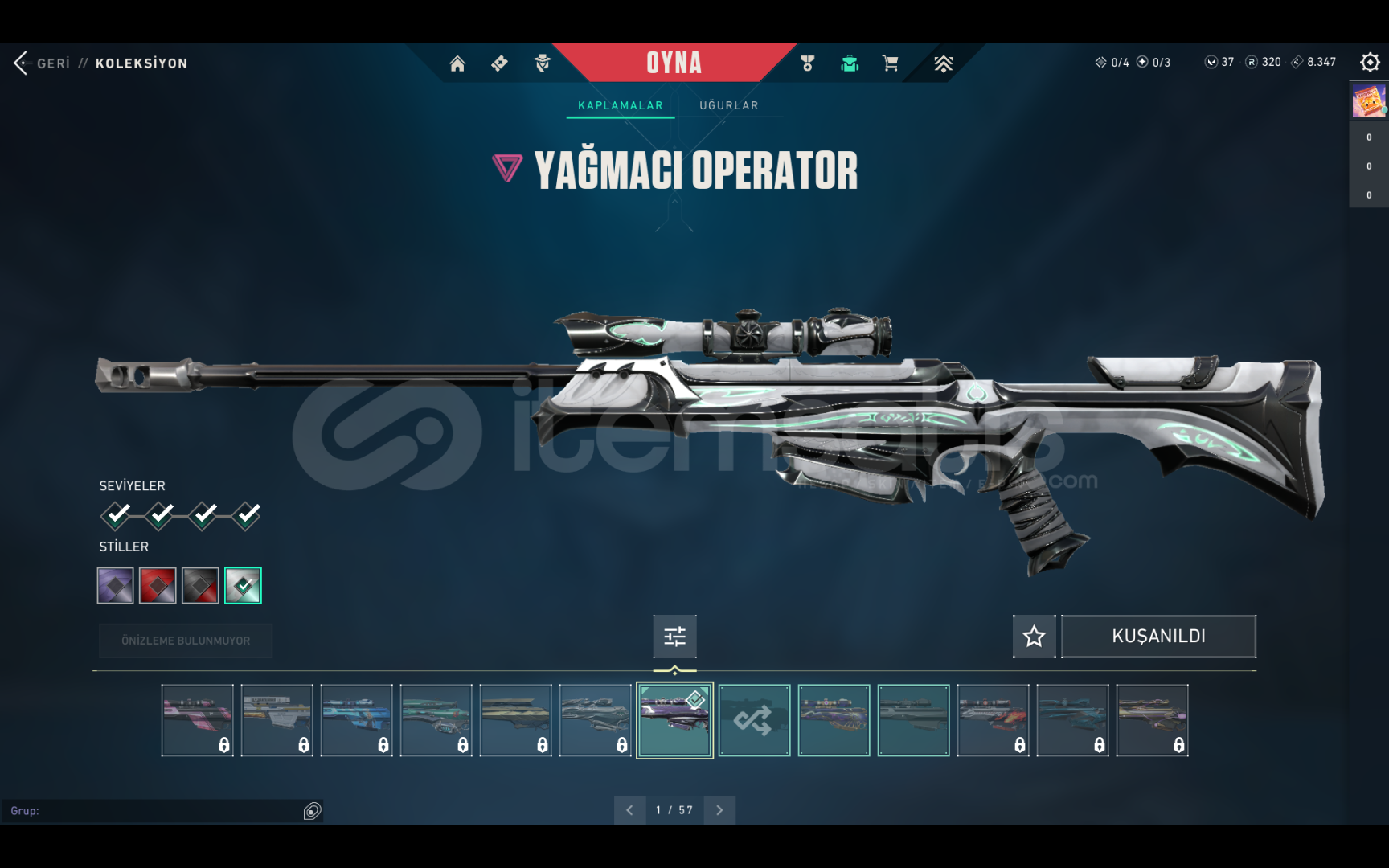The height and width of the screenshot is (868, 1389).
Task: Click the KUŞANILDI equip button
Action: point(1158,637)
